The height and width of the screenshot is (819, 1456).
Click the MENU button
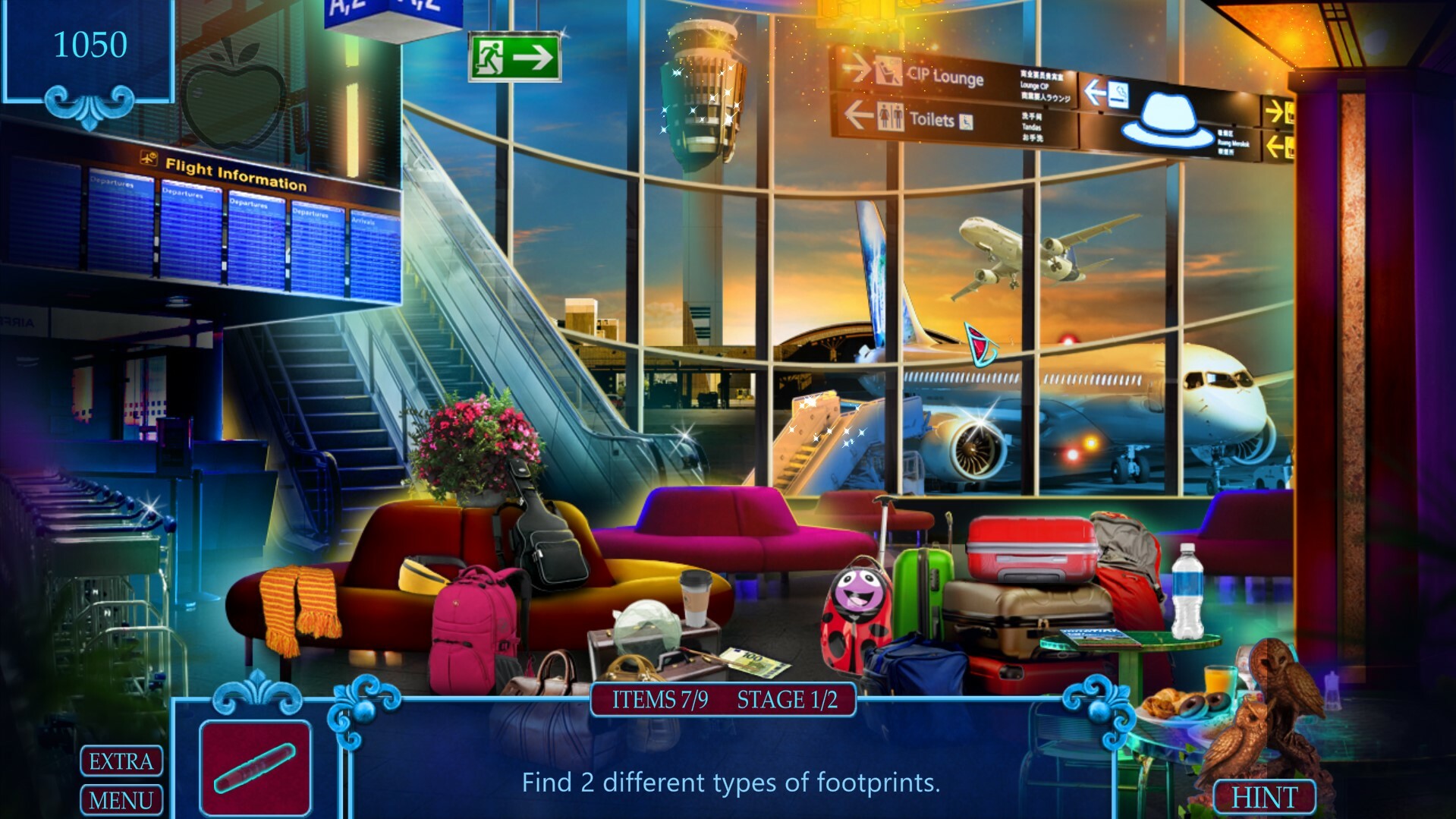pos(121,799)
